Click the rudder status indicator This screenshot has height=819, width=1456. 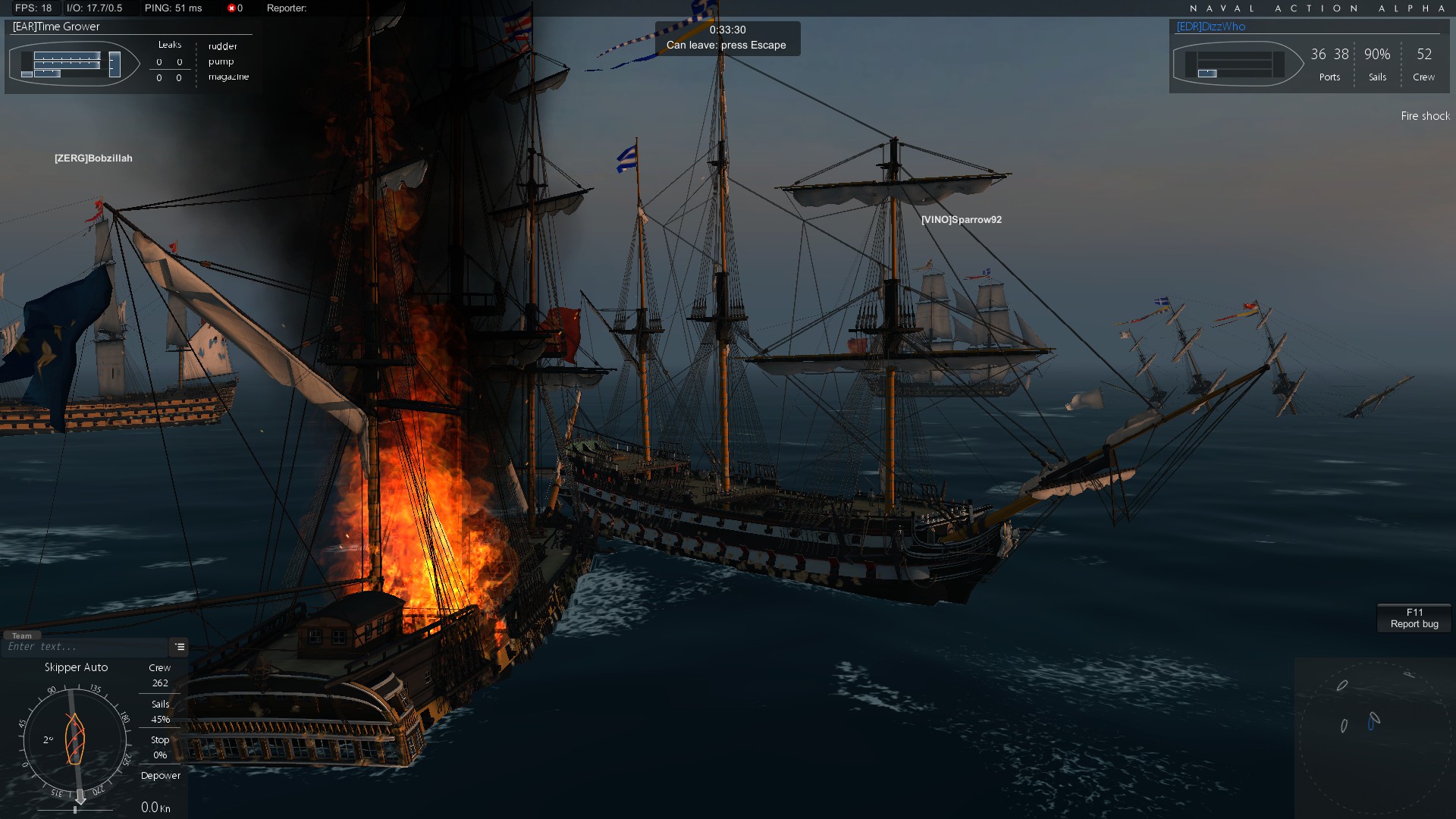pyautogui.click(x=223, y=46)
